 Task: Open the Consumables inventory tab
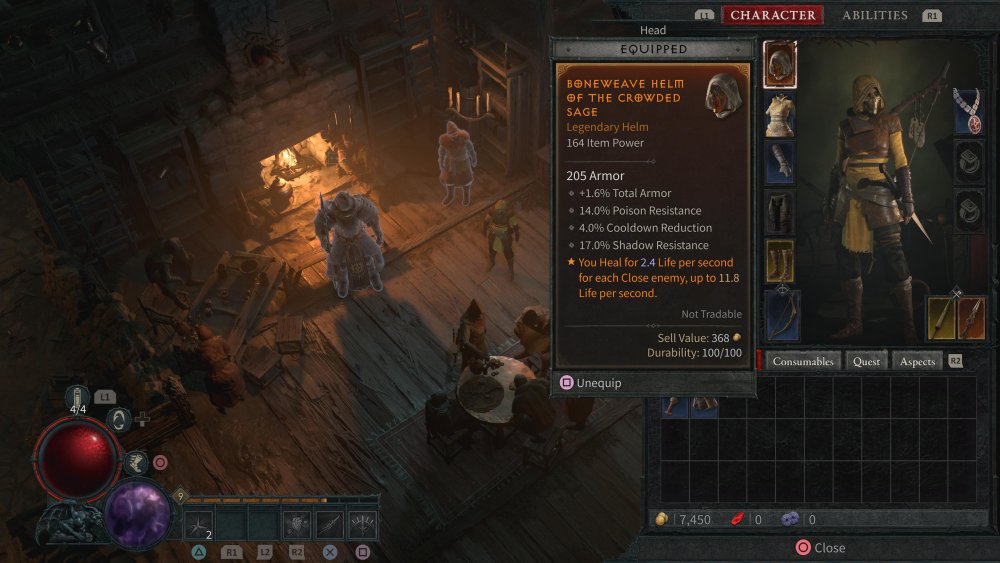pos(802,361)
